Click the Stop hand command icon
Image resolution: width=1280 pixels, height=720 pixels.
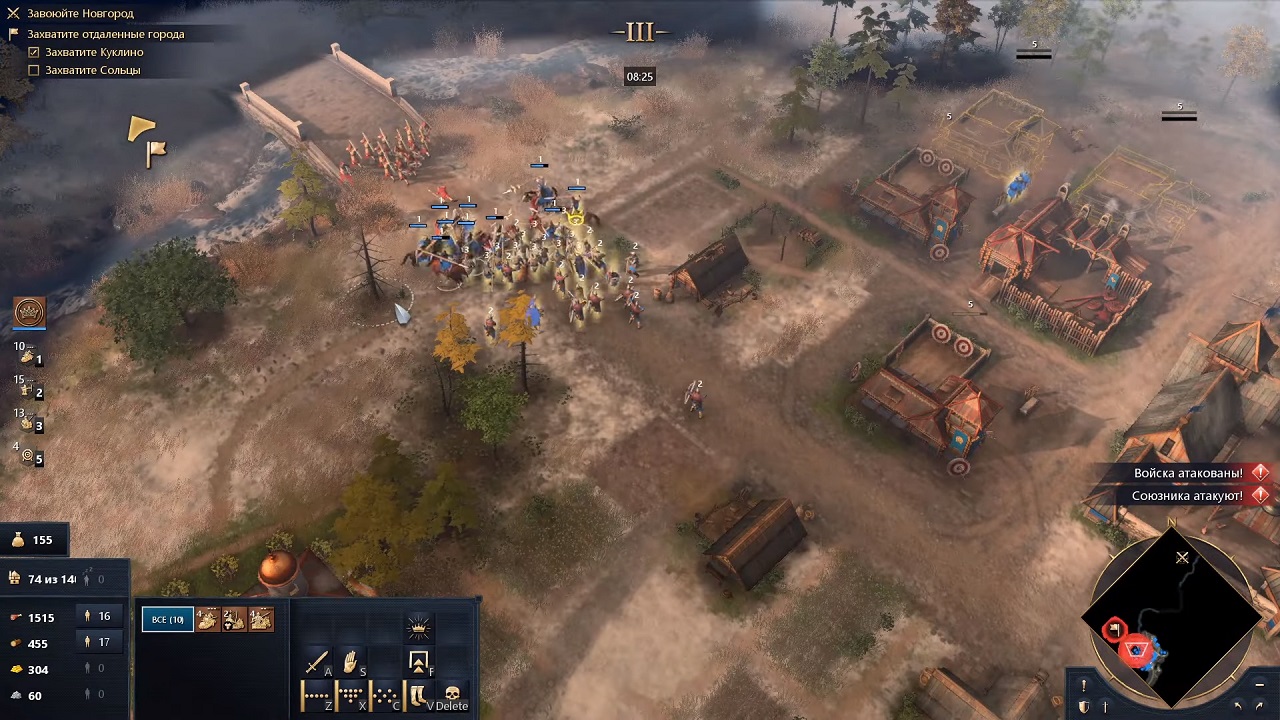(x=351, y=662)
